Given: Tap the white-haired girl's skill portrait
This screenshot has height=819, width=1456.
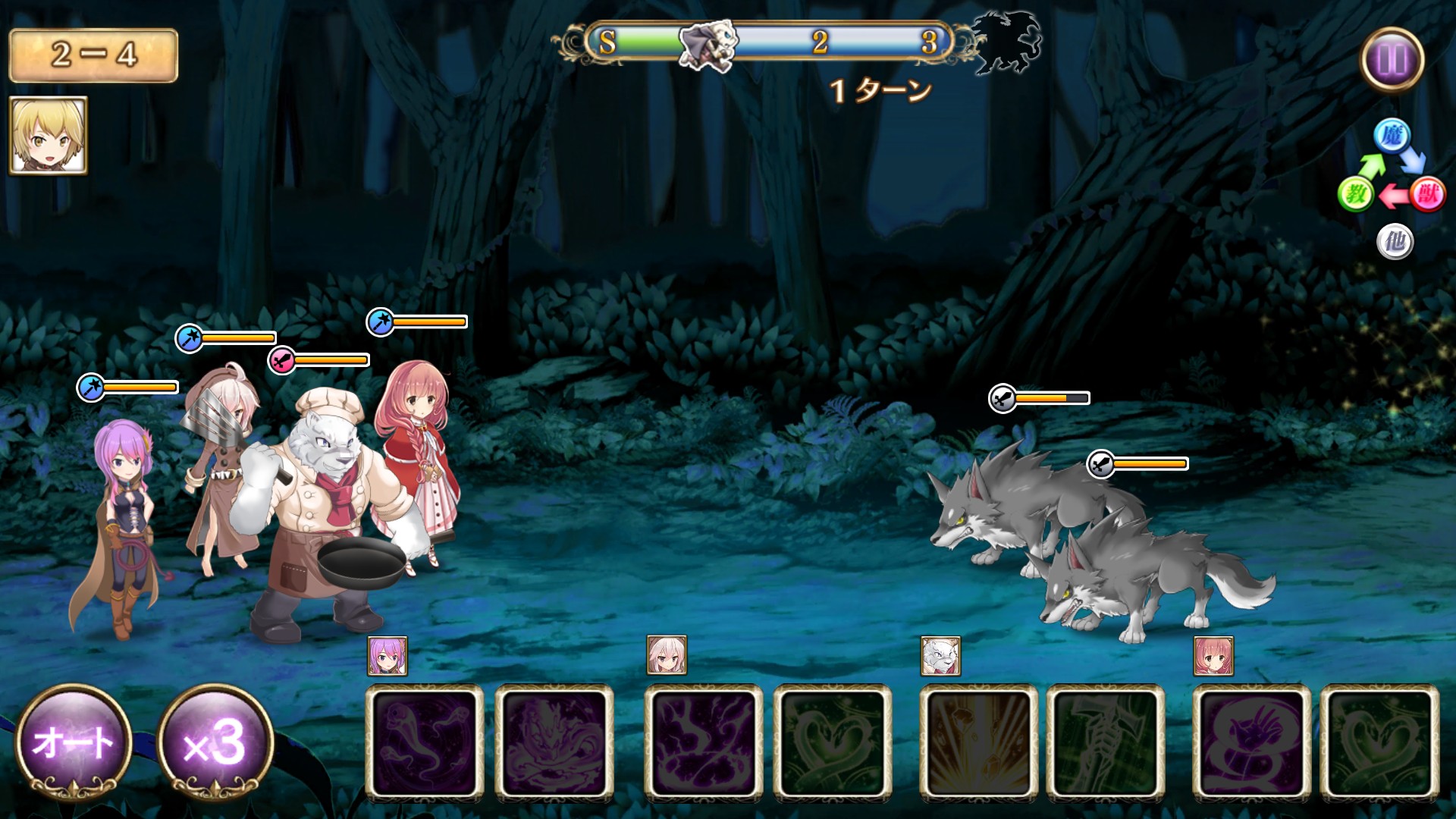Looking at the screenshot, I should click(667, 655).
